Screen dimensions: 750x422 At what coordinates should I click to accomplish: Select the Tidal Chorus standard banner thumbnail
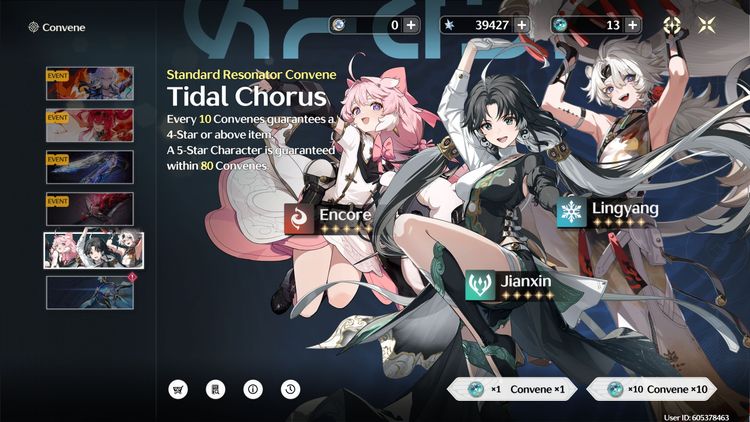pyautogui.click(x=93, y=250)
